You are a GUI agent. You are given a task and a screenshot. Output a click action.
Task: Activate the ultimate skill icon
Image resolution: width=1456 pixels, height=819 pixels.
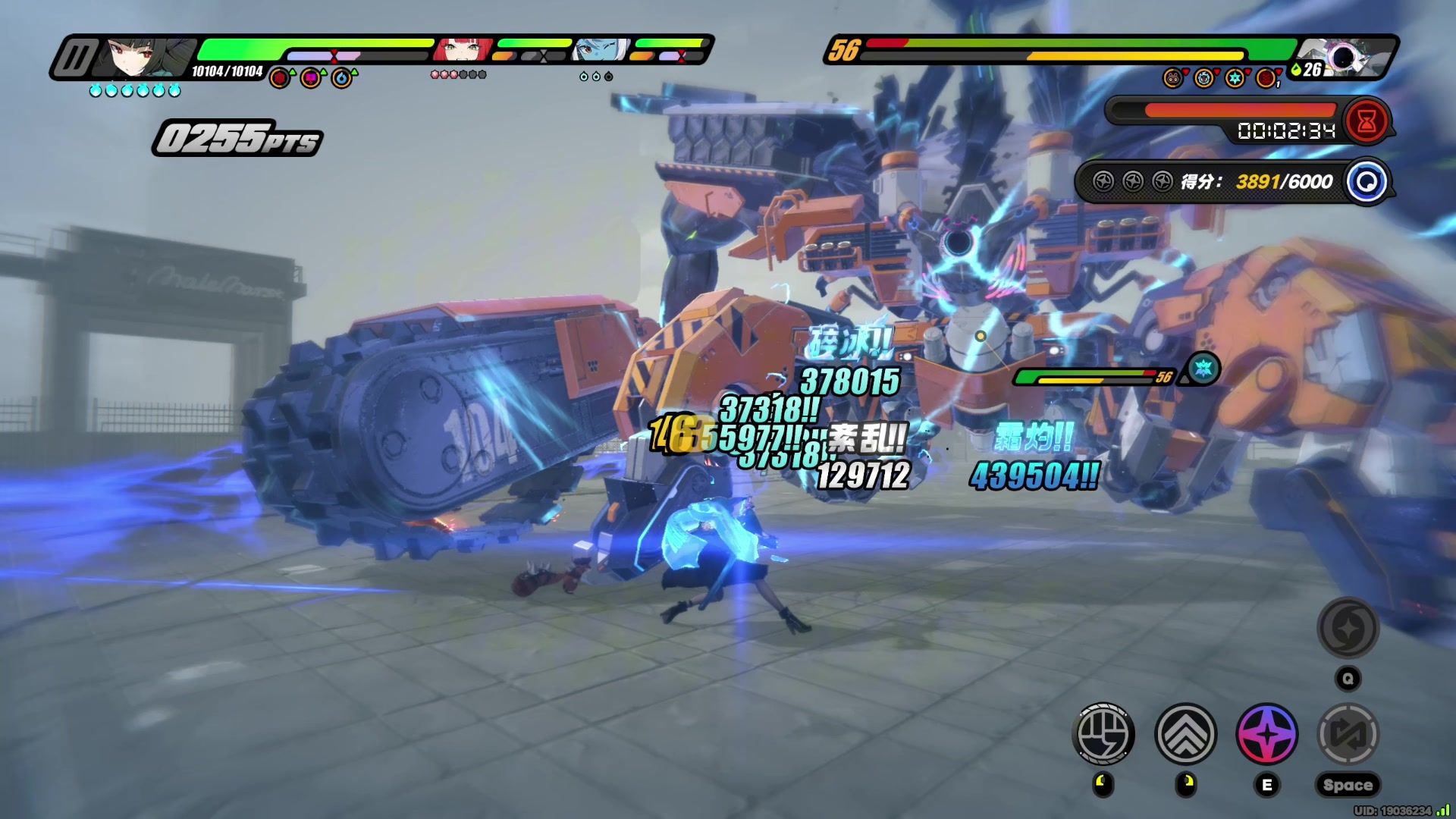1348,628
